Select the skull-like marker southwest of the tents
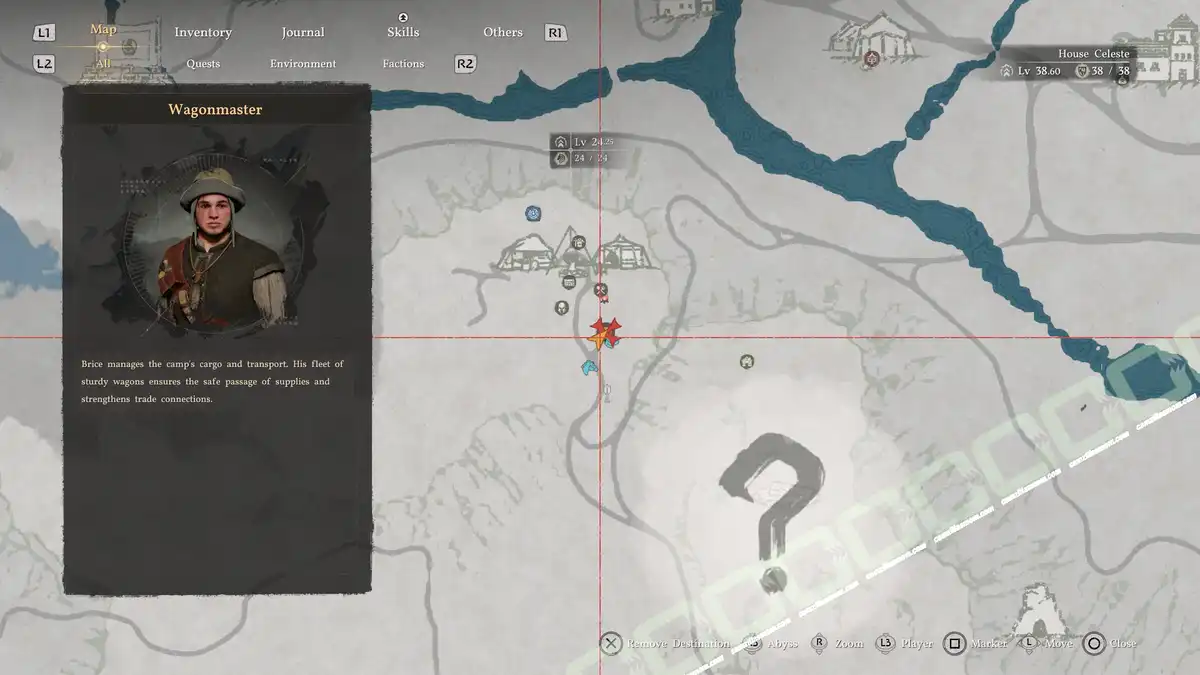The image size is (1200, 675). pos(562,307)
